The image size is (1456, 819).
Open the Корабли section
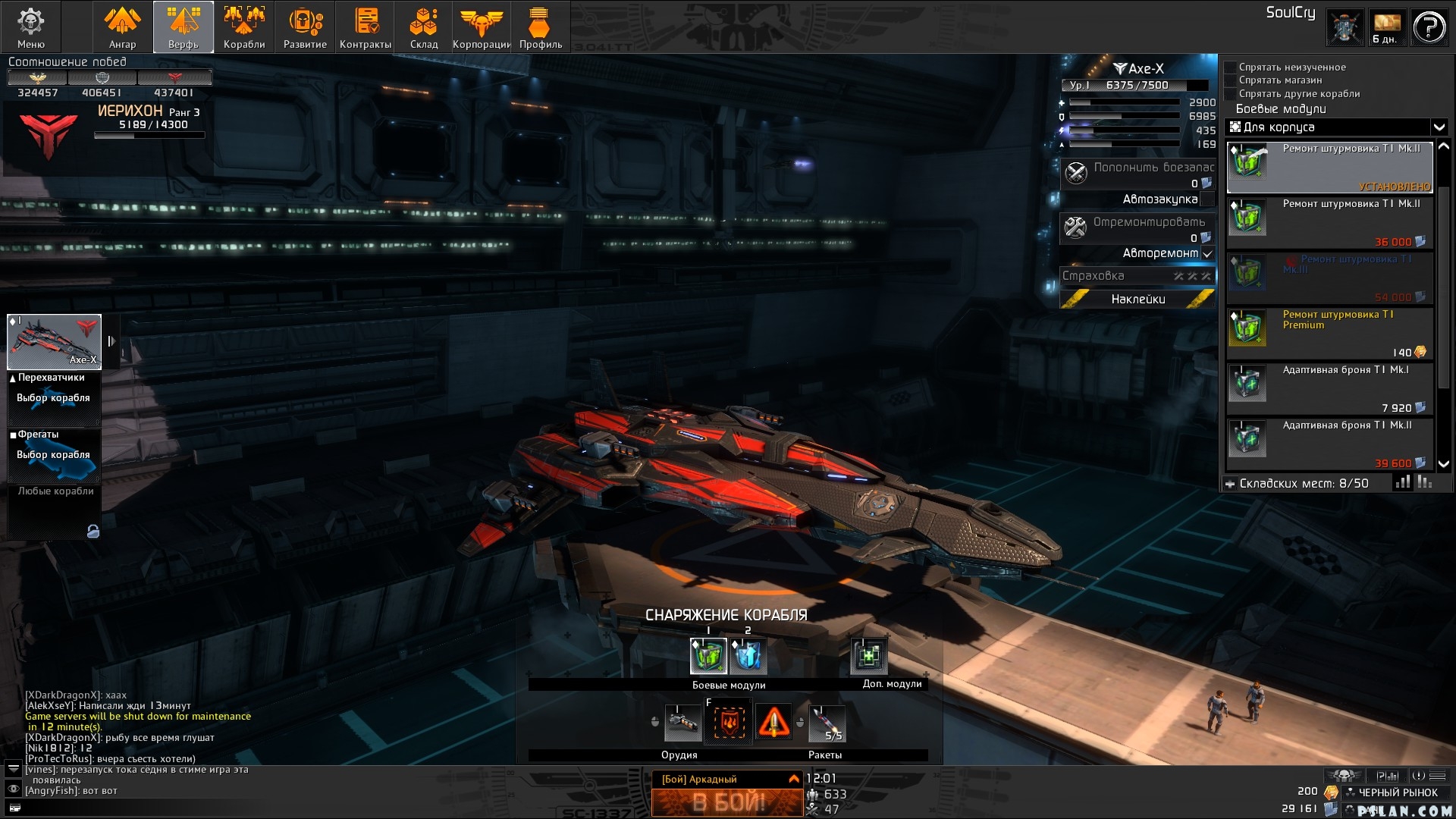coord(244,27)
